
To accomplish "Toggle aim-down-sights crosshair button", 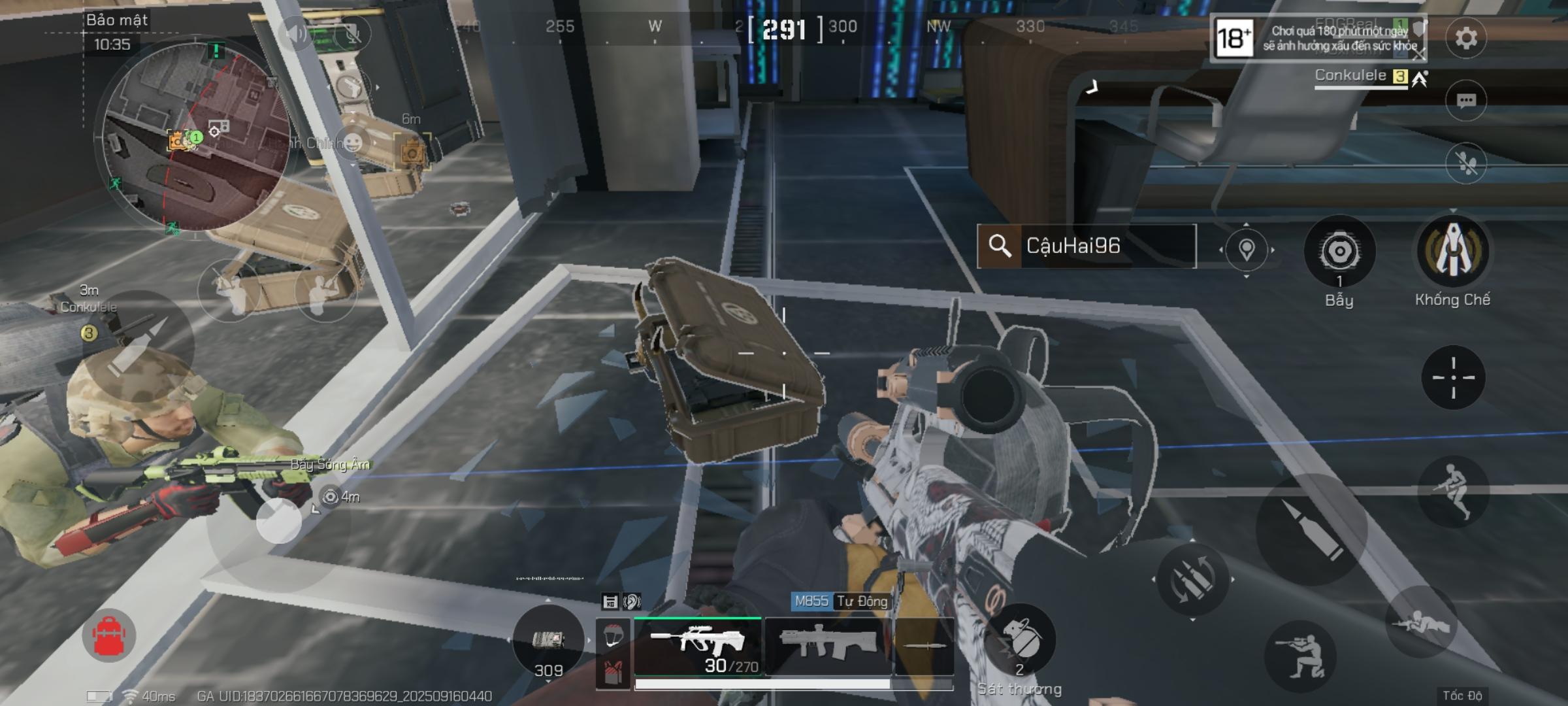I will (x=1453, y=377).
